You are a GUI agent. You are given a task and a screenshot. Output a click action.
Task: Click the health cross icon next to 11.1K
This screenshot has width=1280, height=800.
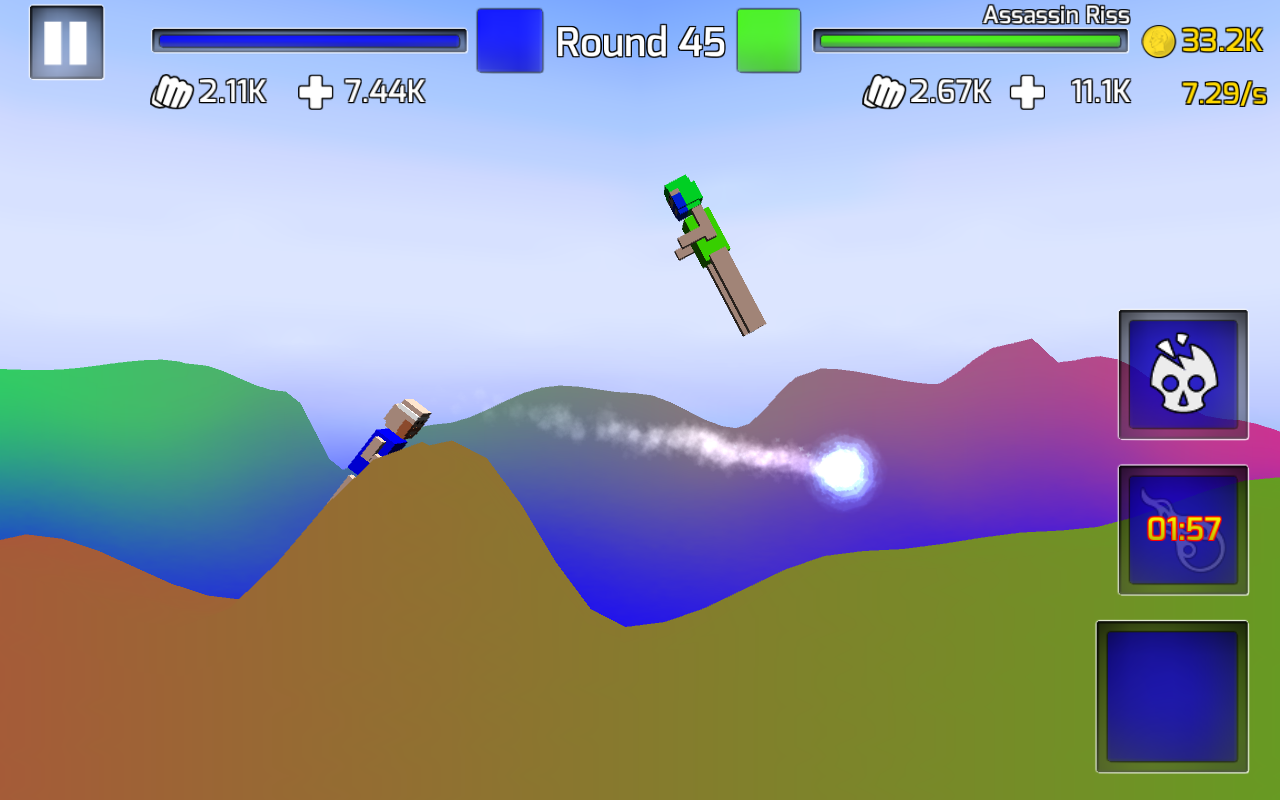click(1026, 92)
